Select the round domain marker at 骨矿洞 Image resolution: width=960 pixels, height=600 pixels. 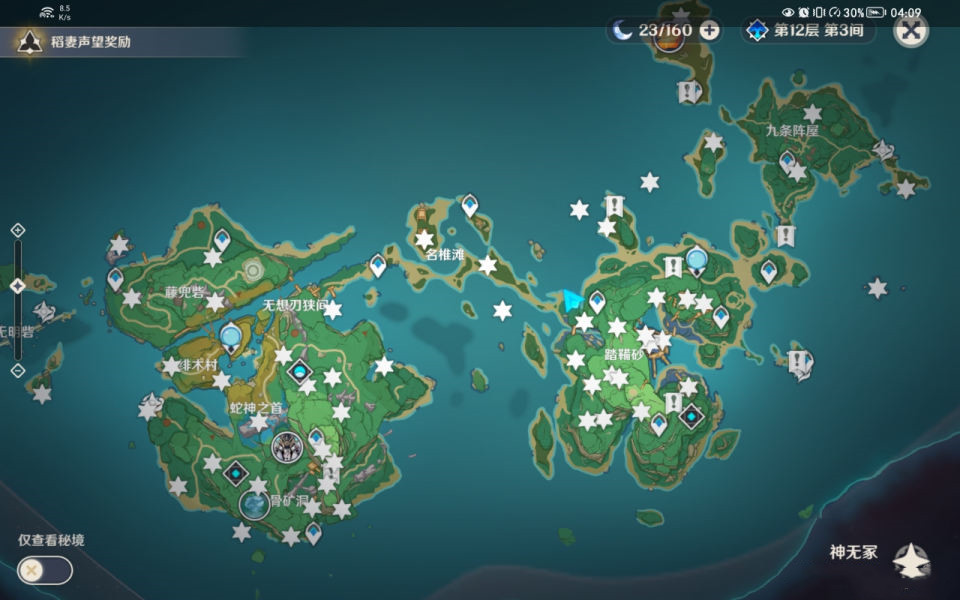(x=254, y=505)
